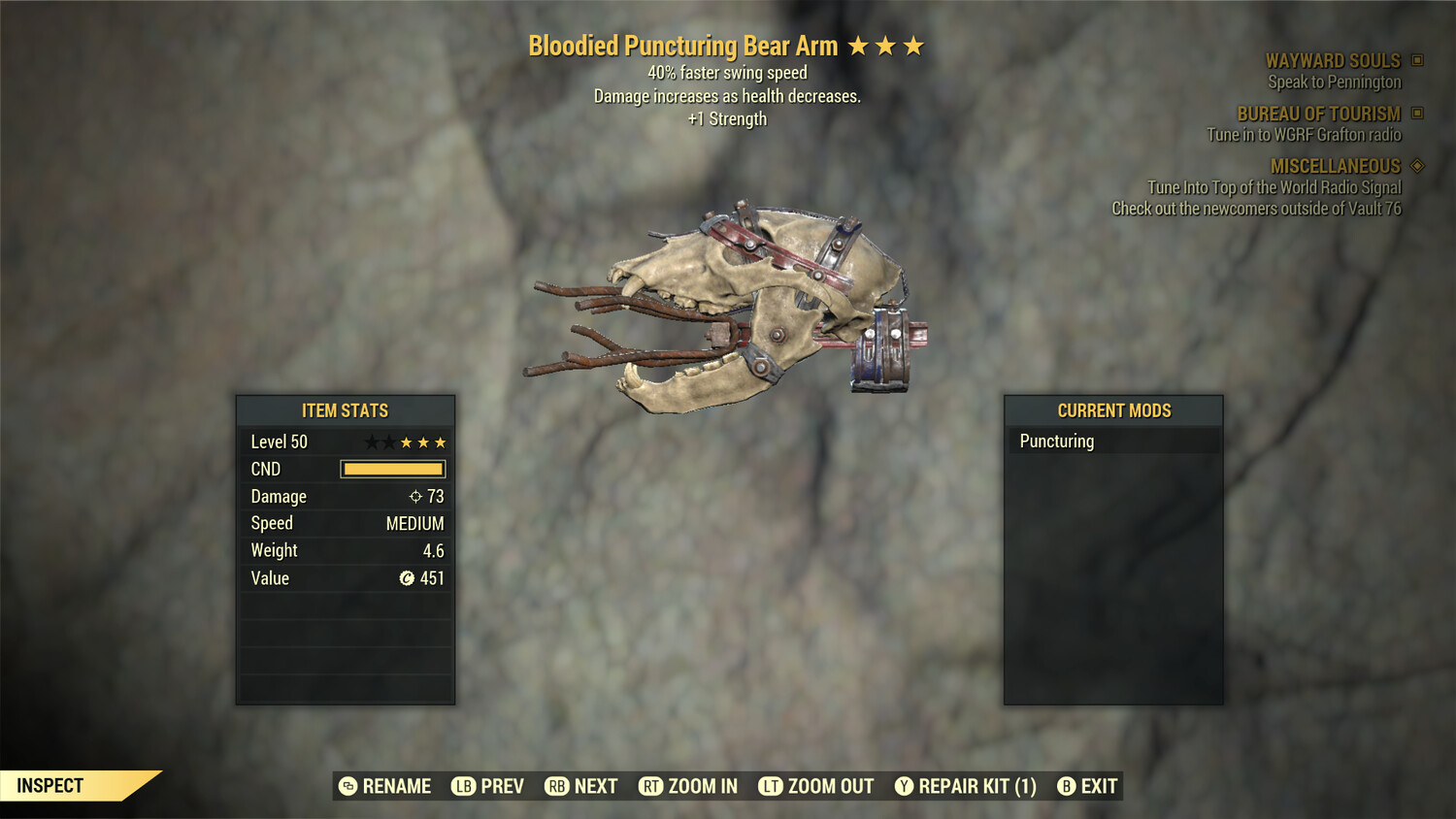
Task: Choose Zoom In on the weapon
Action: point(688,786)
